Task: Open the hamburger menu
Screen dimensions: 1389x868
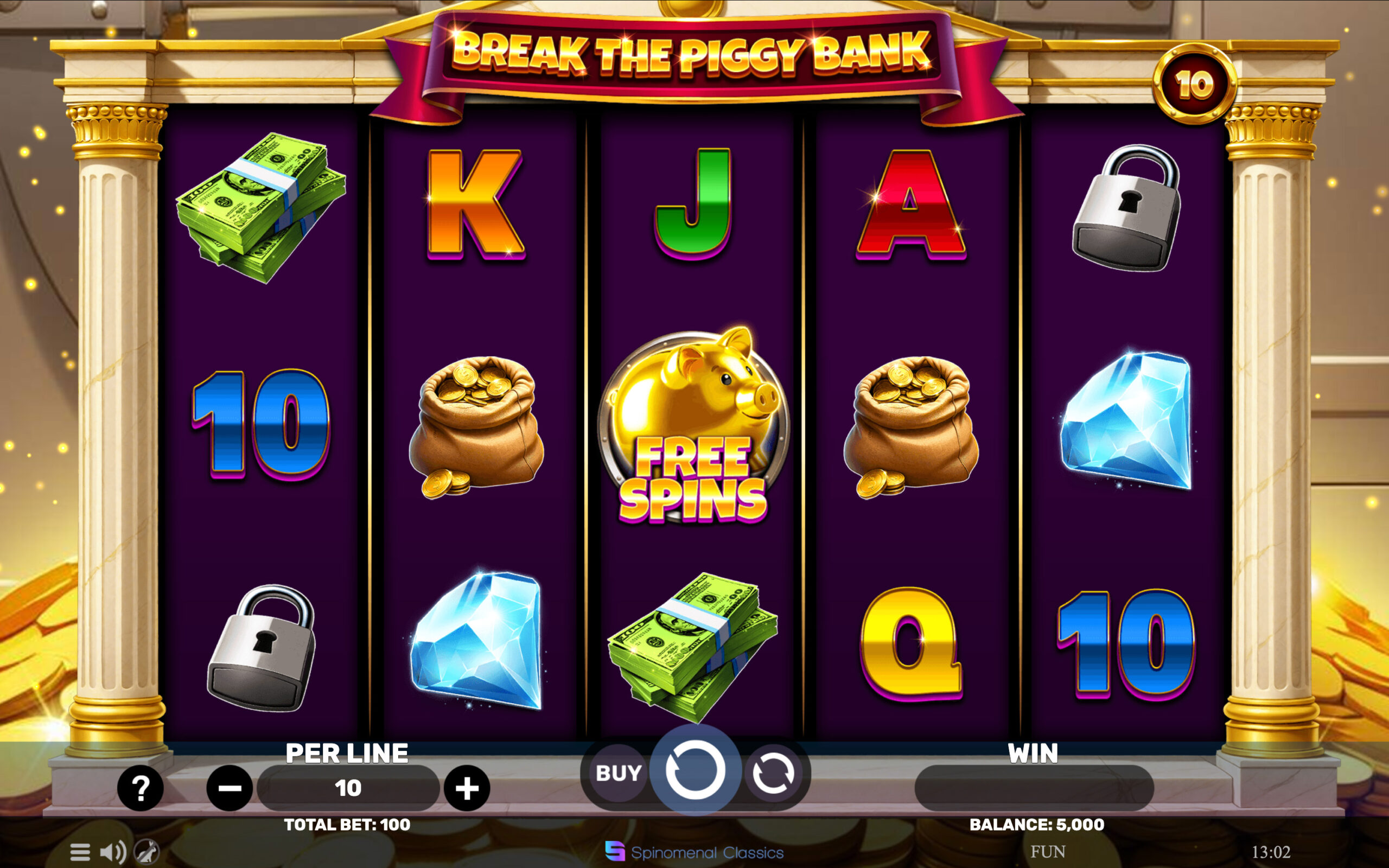Action: tap(80, 852)
